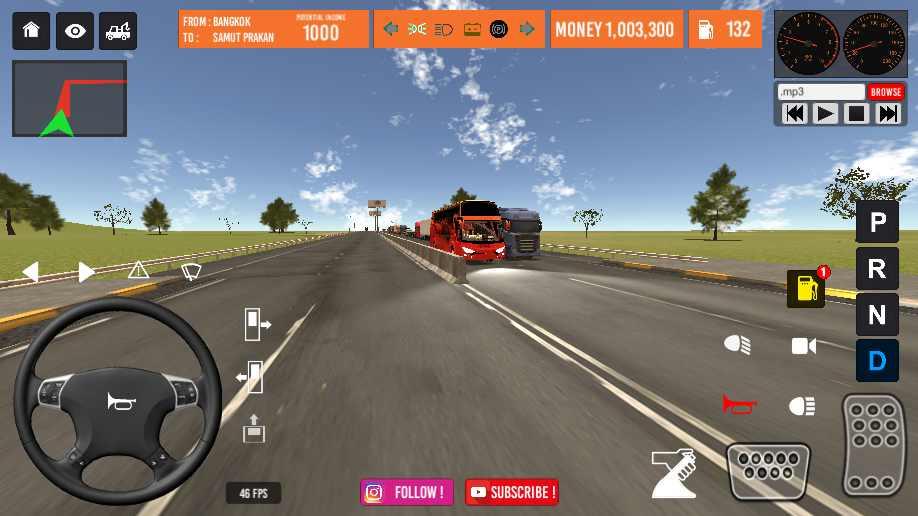This screenshot has width=918, height=516.
Task: Tap the home button
Action: (31, 31)
